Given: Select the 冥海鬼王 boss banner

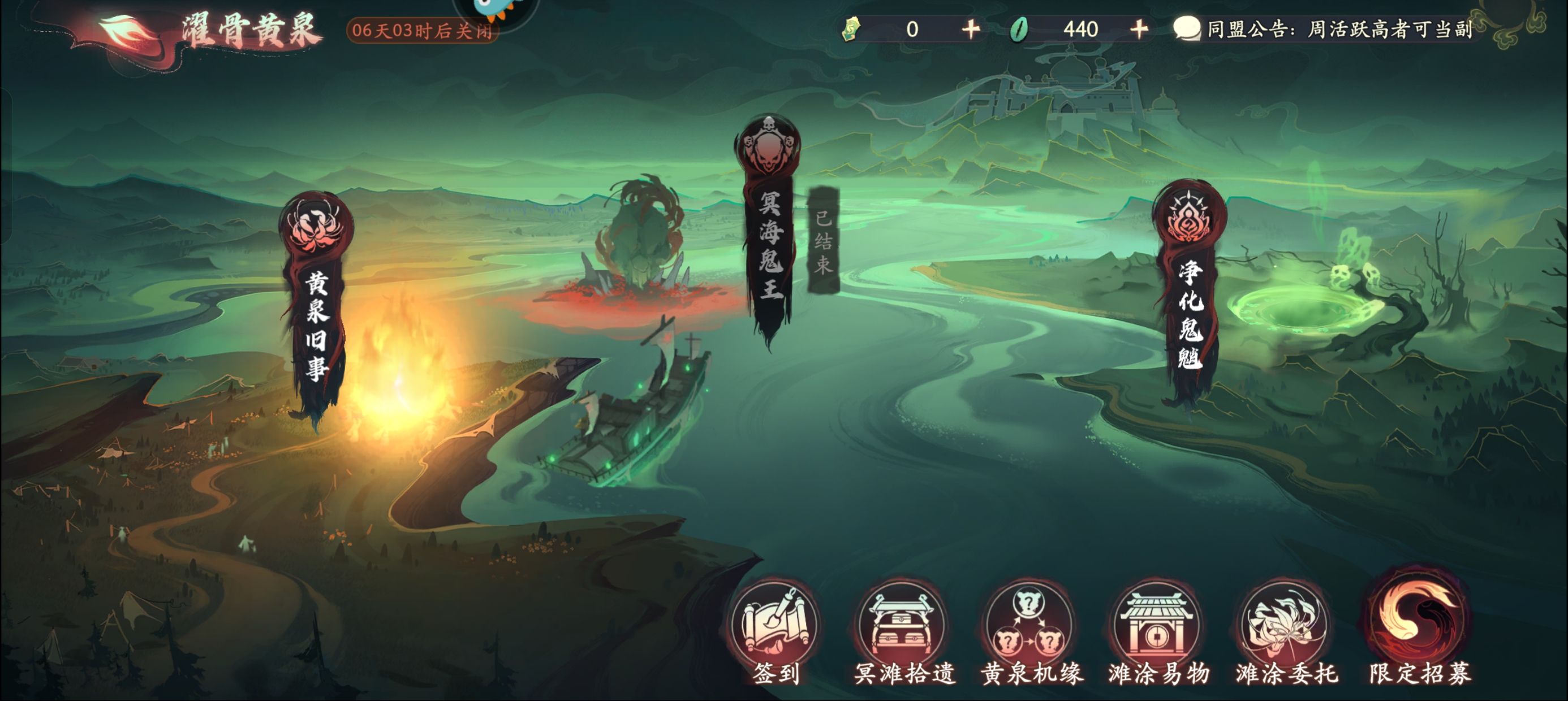Looking at the screenshot, I should (769, 231).
